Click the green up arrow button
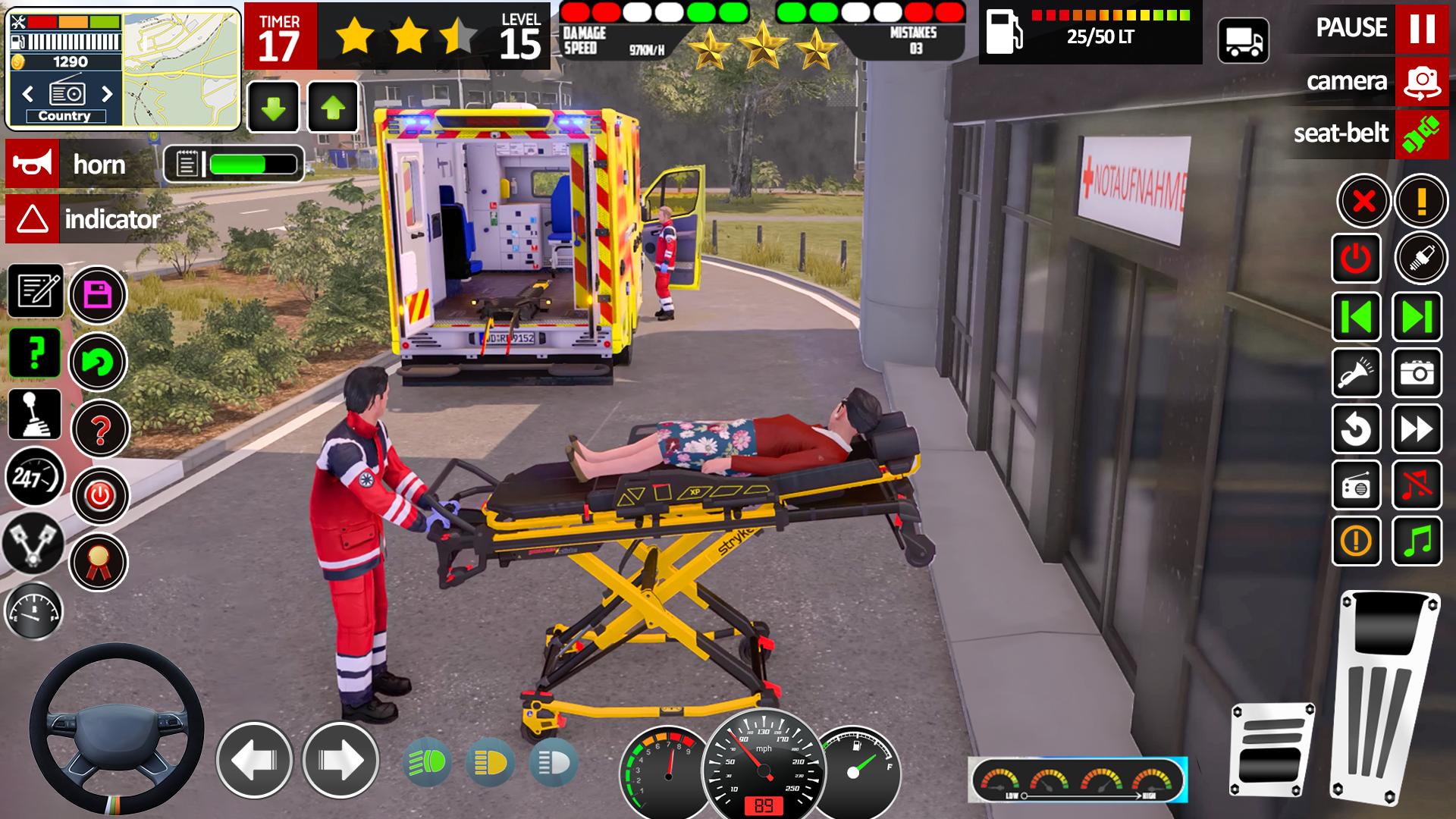The height and width of the screenshot is (819, 1456). (x=333, y=108)
